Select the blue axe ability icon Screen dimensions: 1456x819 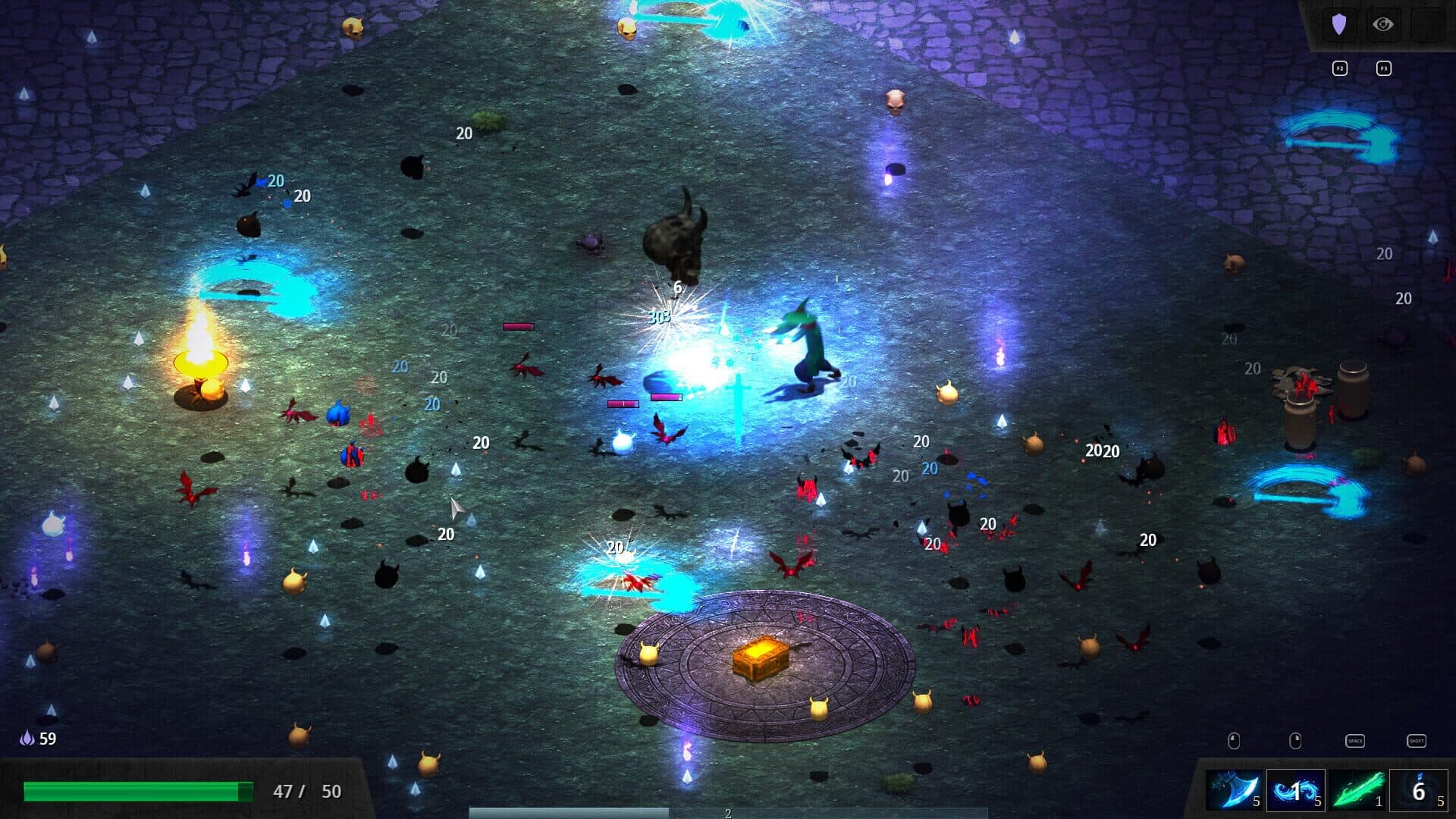(x=1235, y=789)
